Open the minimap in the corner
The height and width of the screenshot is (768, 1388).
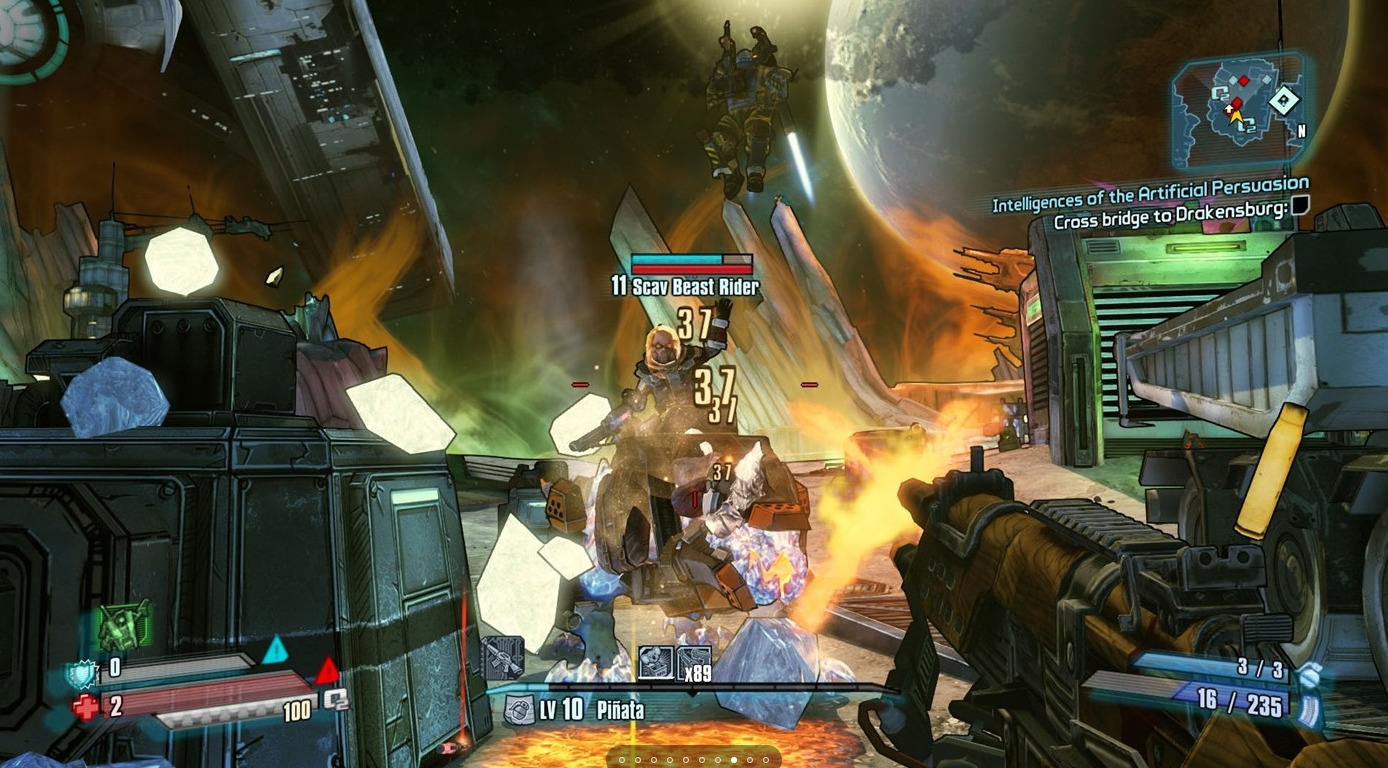pyautogui.click(x=1240, y=109)
